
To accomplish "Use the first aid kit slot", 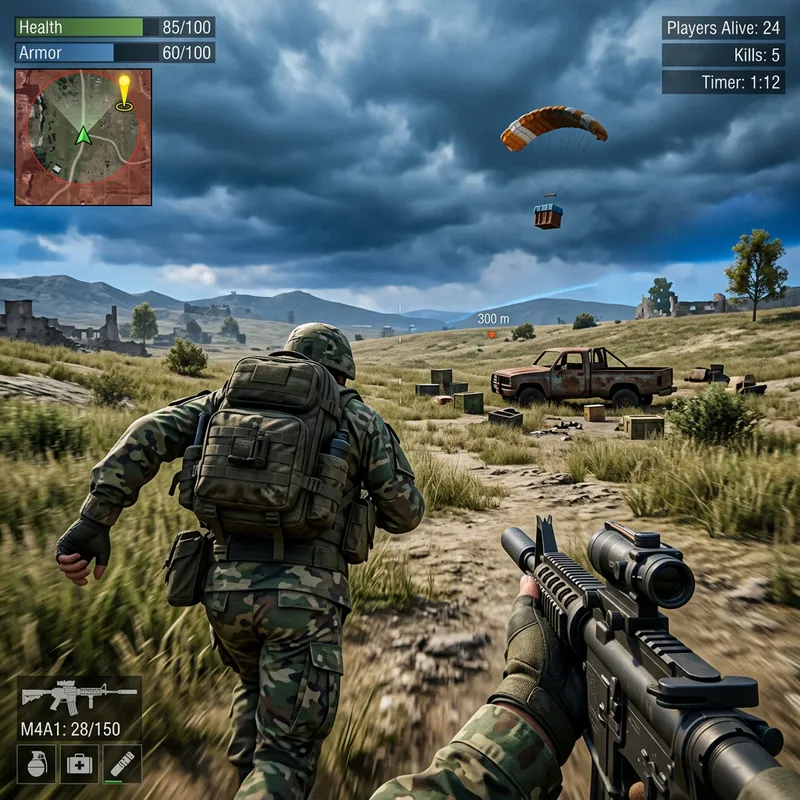I will 79,763.
